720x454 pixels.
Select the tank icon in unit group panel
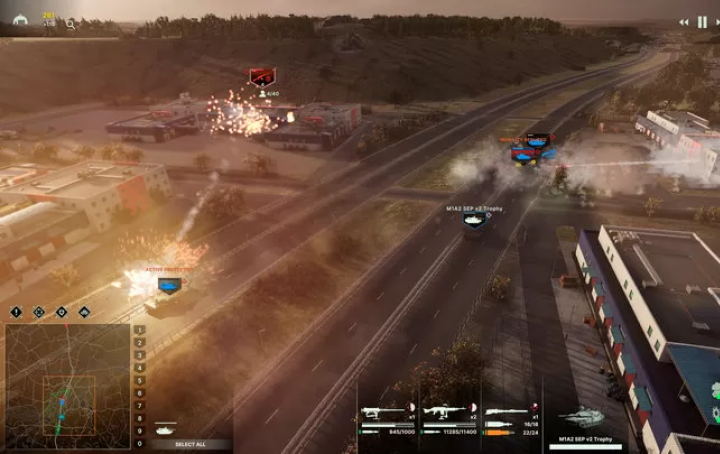click(x=165, y=428)
